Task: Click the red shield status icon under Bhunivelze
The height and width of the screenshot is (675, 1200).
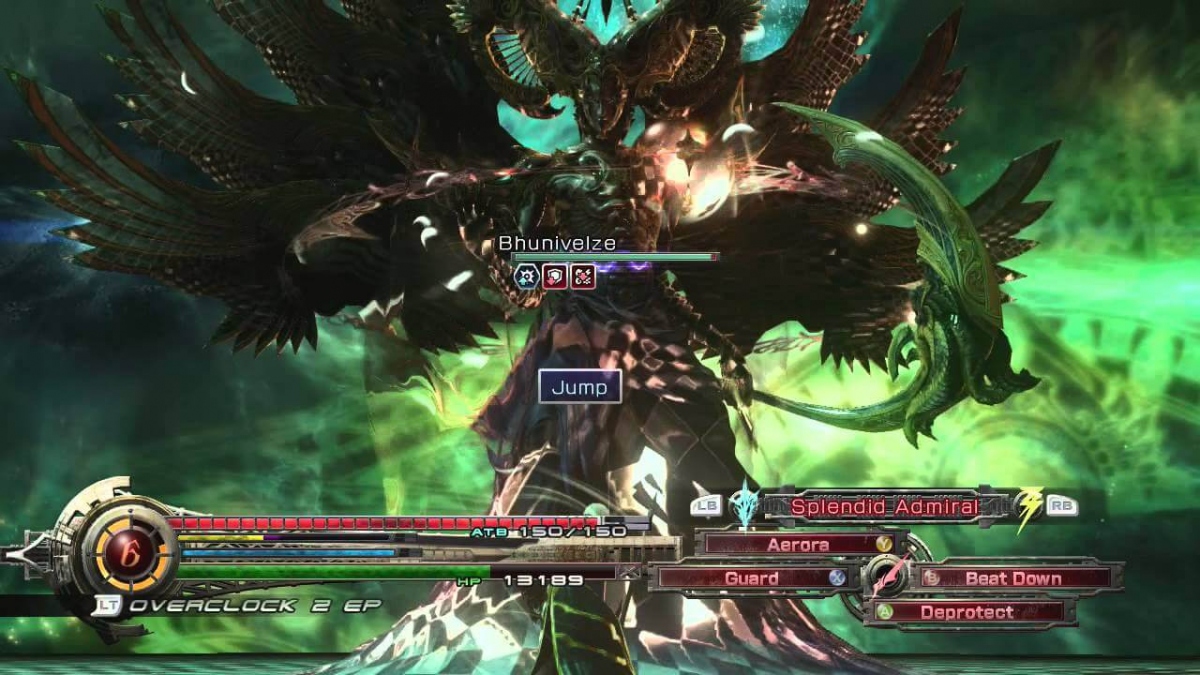Action: pos(555,277)
